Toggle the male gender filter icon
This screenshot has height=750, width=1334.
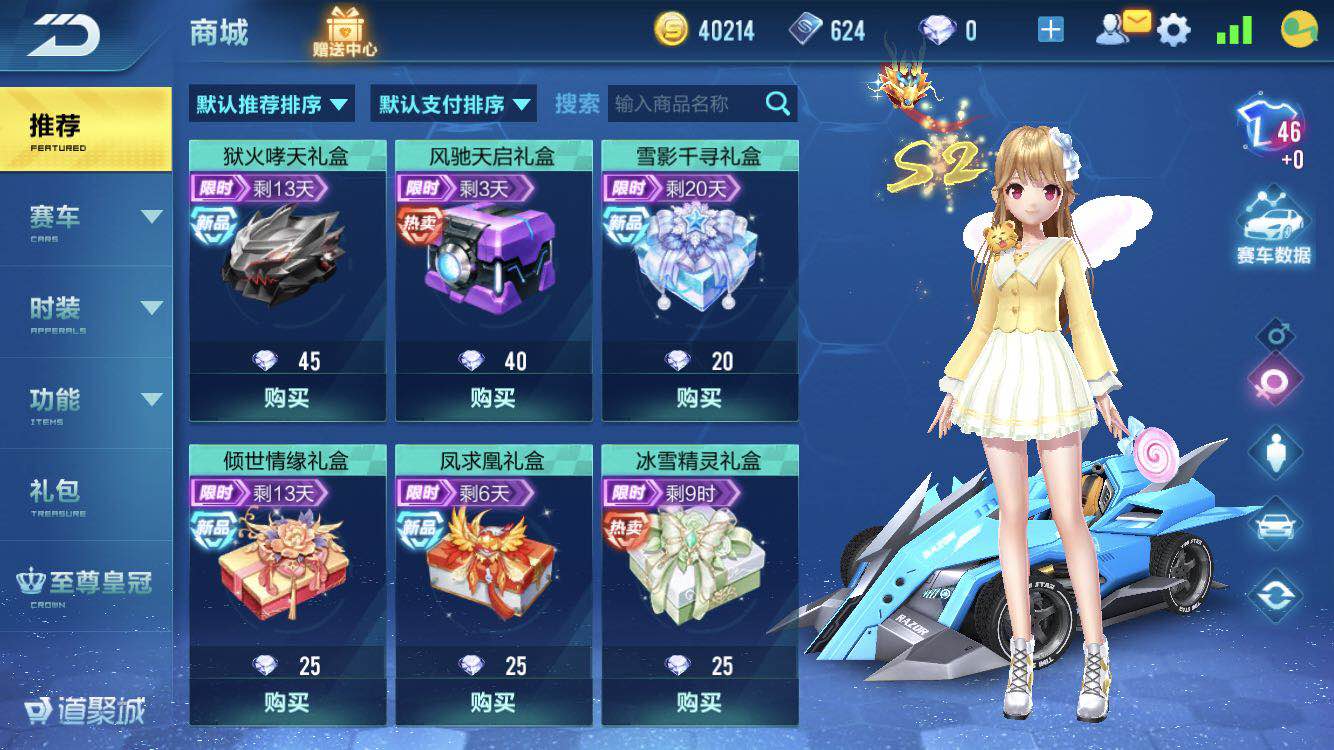[x=1274, y=337]
